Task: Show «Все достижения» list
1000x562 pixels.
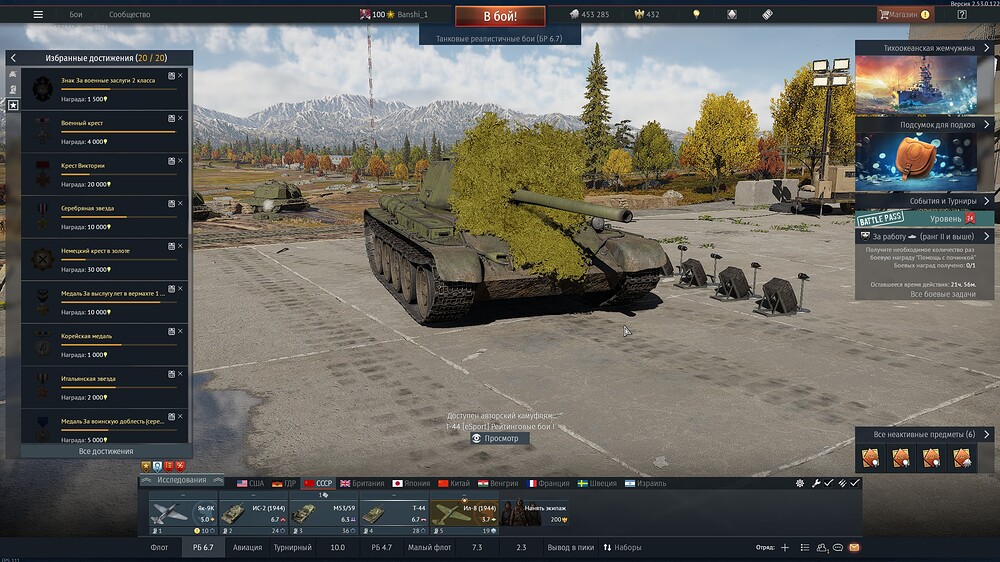Action: point(105,451)
